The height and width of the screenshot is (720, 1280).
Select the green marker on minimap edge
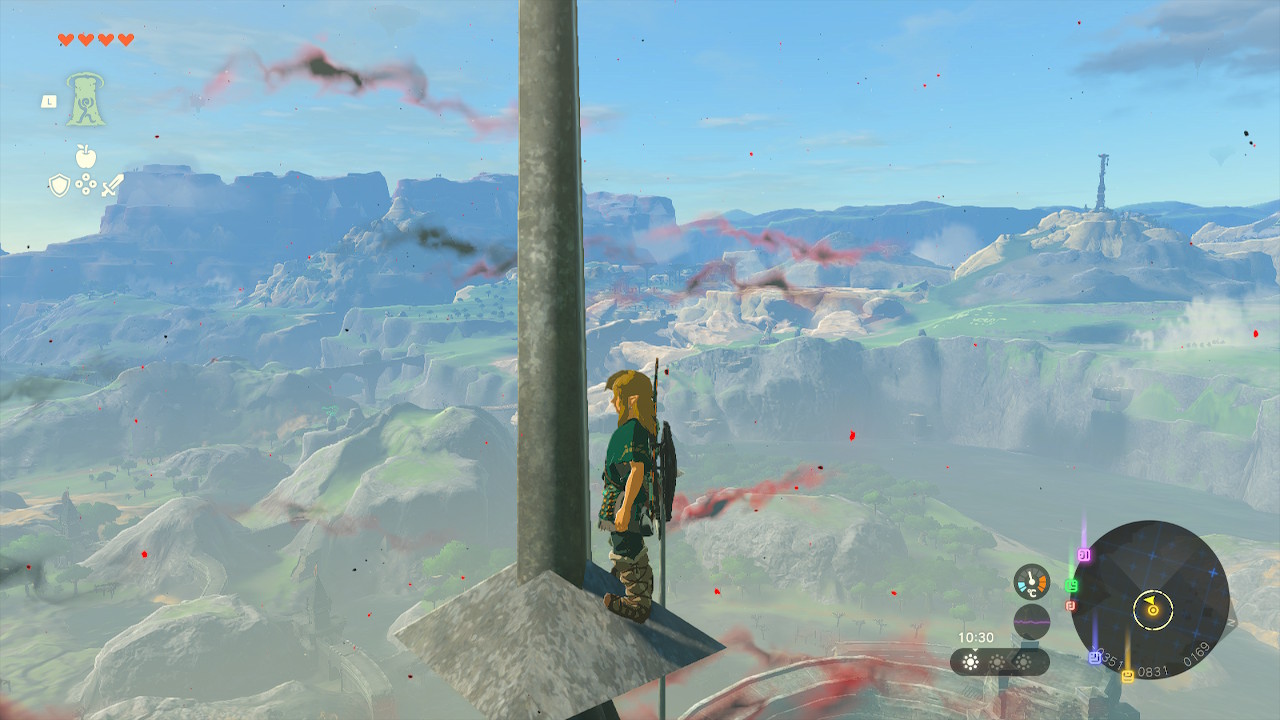(1072, 585)
